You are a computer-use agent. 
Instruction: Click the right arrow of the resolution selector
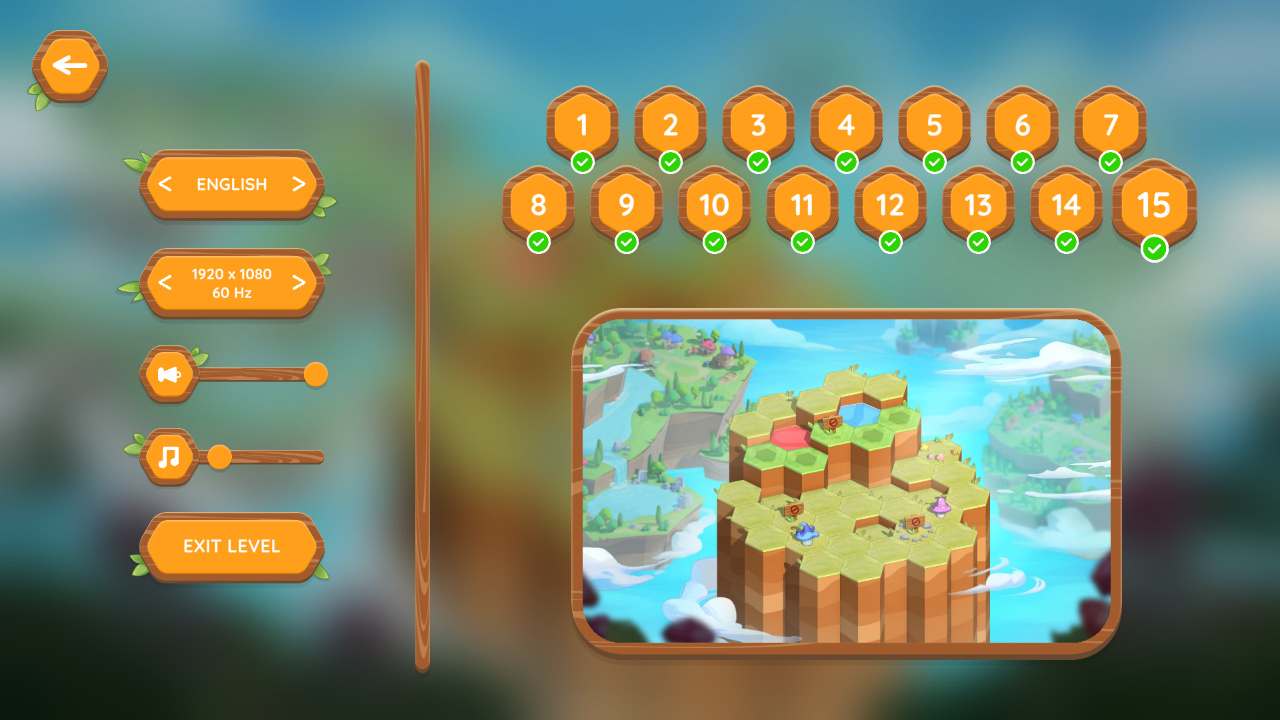coord(300,283)
